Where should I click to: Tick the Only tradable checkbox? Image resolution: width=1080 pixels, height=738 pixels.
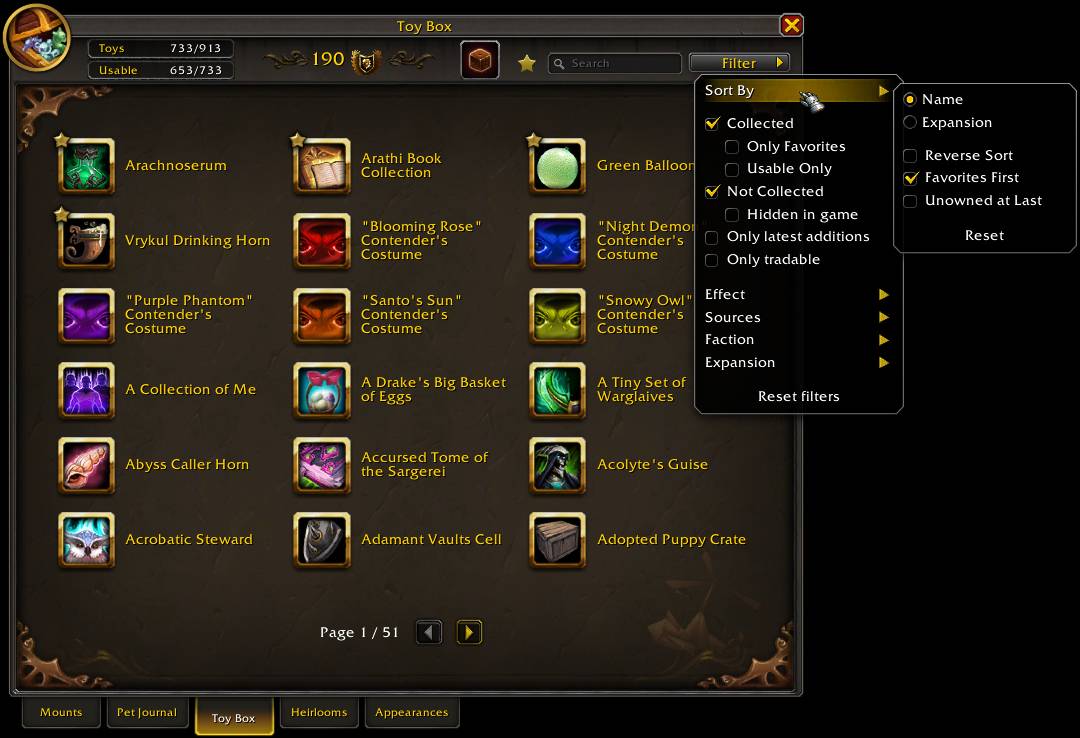pos(712,260)
